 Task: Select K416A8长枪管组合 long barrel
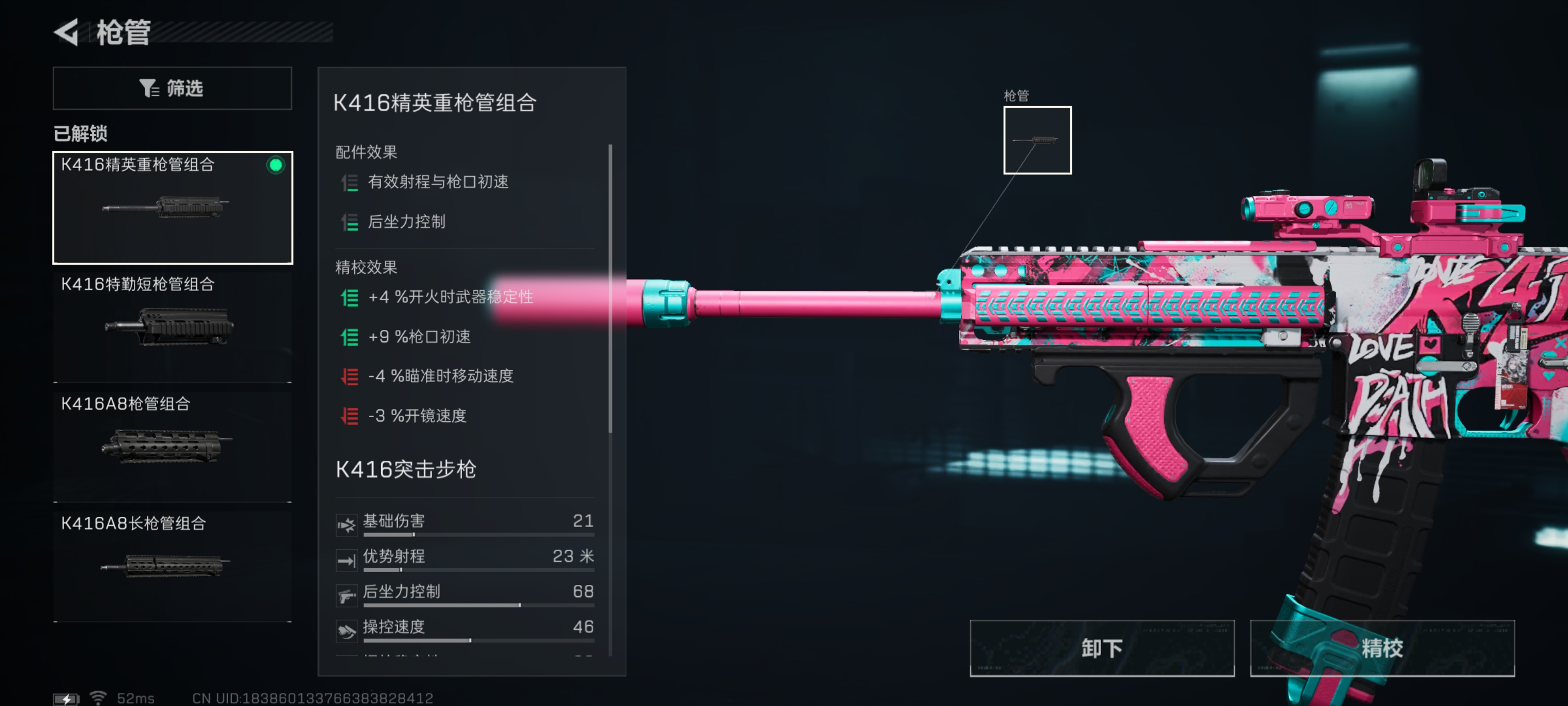pyautogui.click(x=172, y=564)
